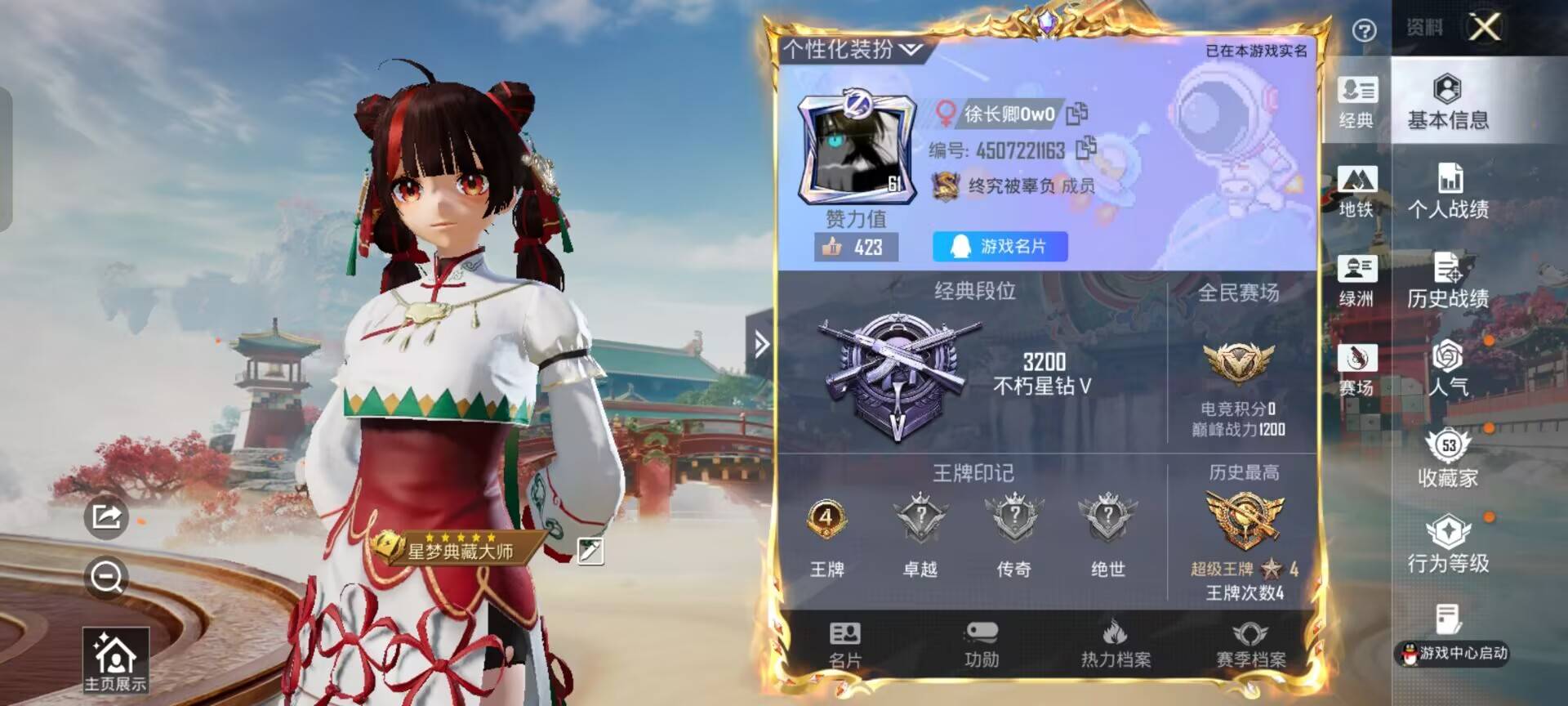Open the clan 终究被辜负 info
Image resolution: width=1568 pixels, height=706 pixels.
(1017, 185)
